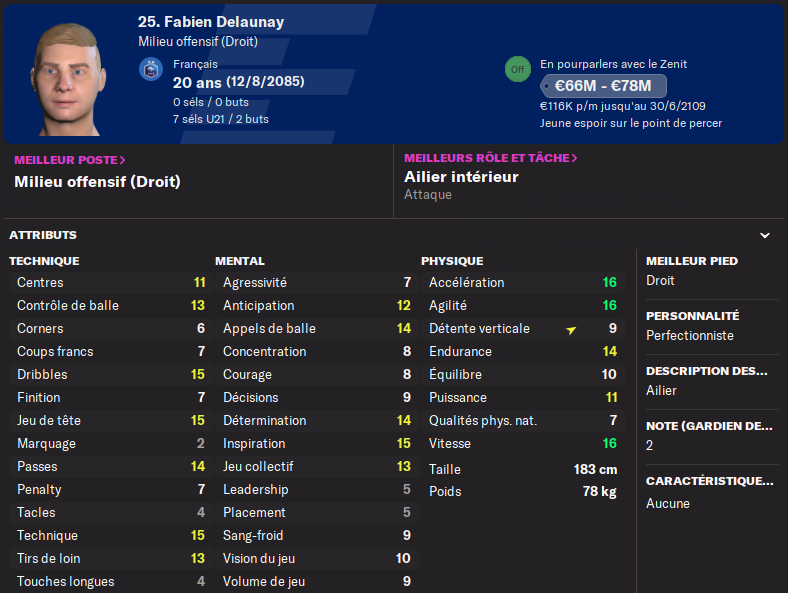Click the green Off status circle
This screenshot has height=593, width=788.
tap(516, 69)
